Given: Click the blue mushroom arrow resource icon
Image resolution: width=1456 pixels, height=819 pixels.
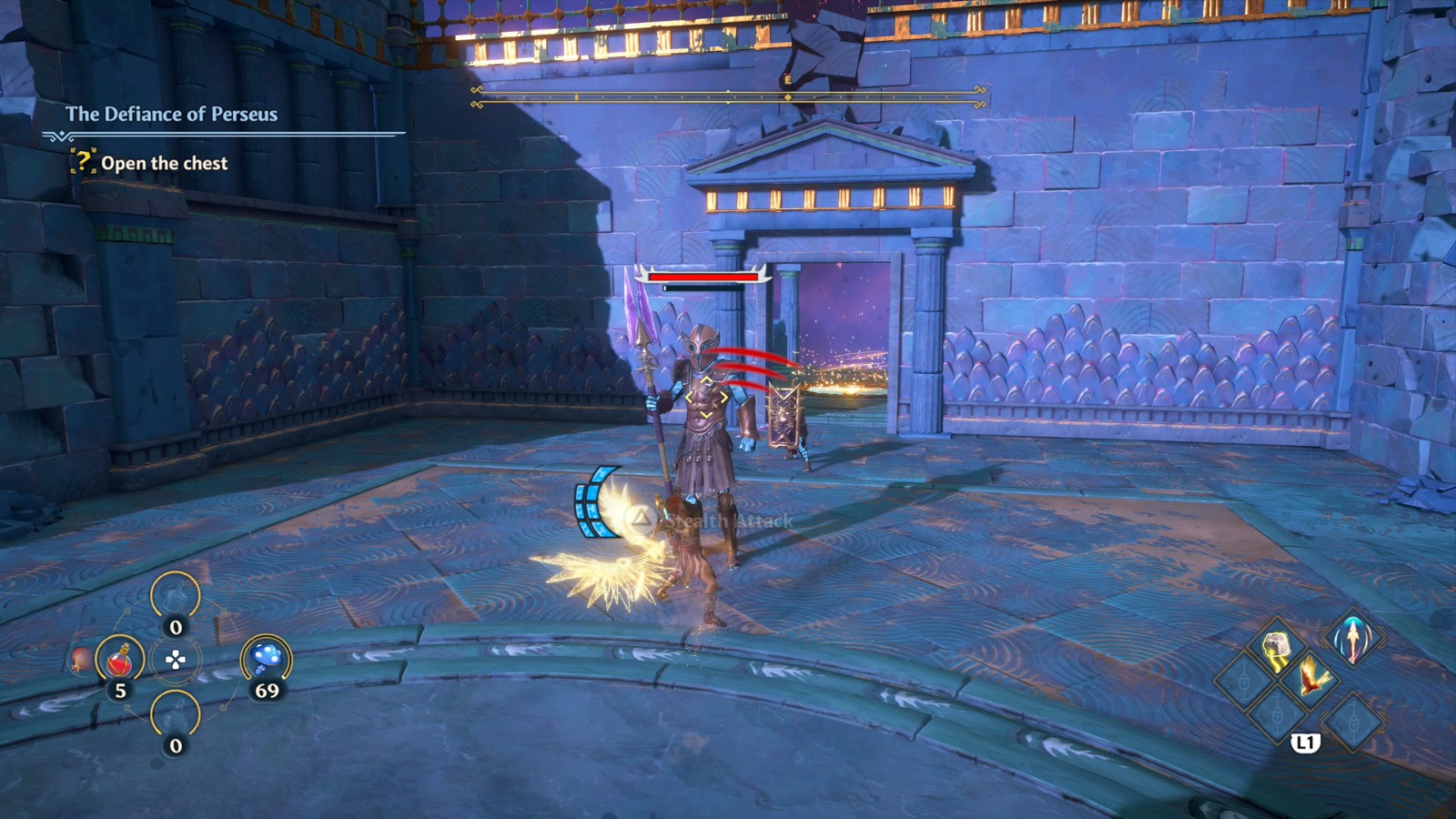Looking at the screenshot, I should click(267, 658).
